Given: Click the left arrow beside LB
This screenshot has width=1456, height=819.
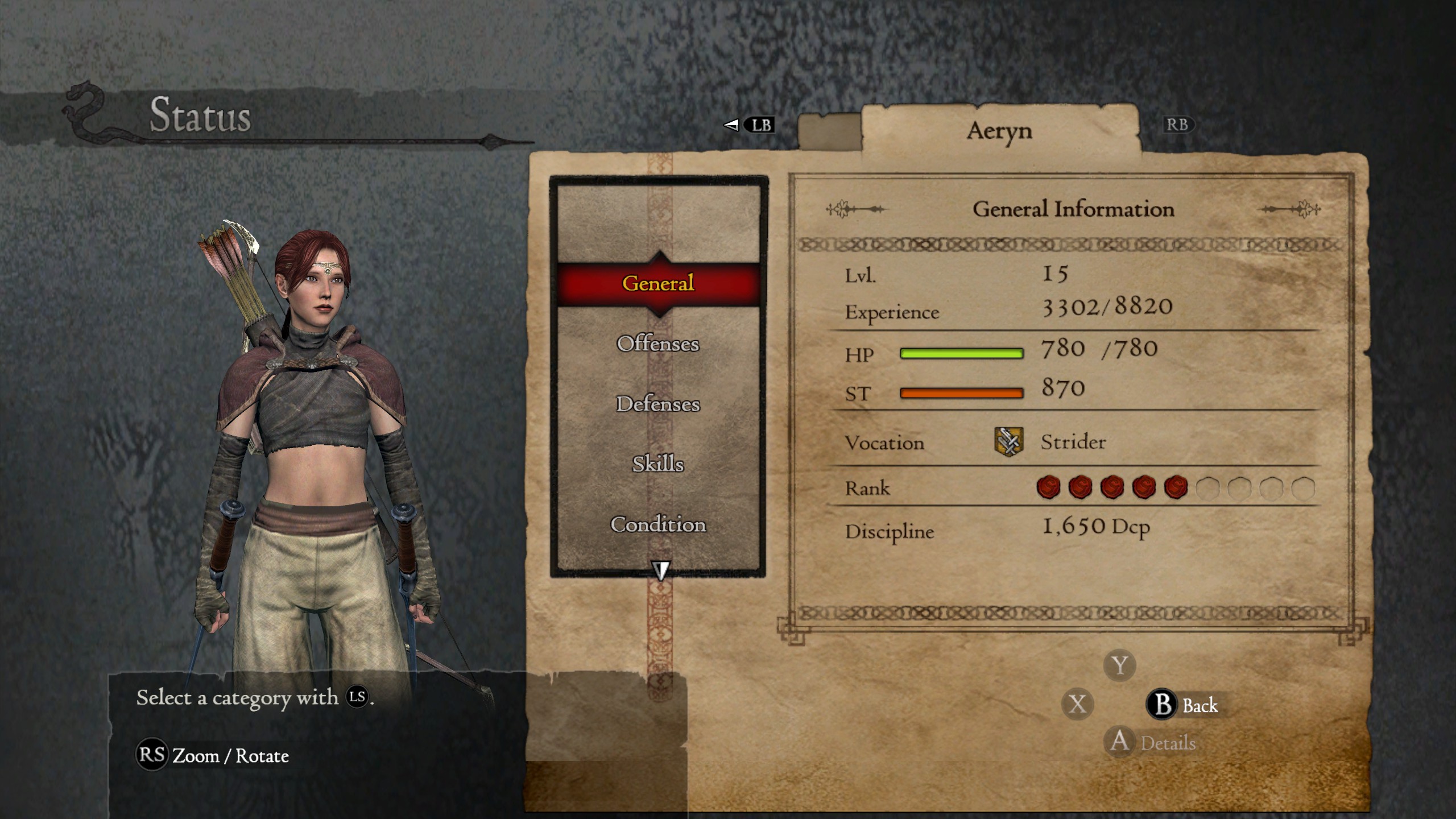Looking at the screenshot, I should click(x=733, y=126).
